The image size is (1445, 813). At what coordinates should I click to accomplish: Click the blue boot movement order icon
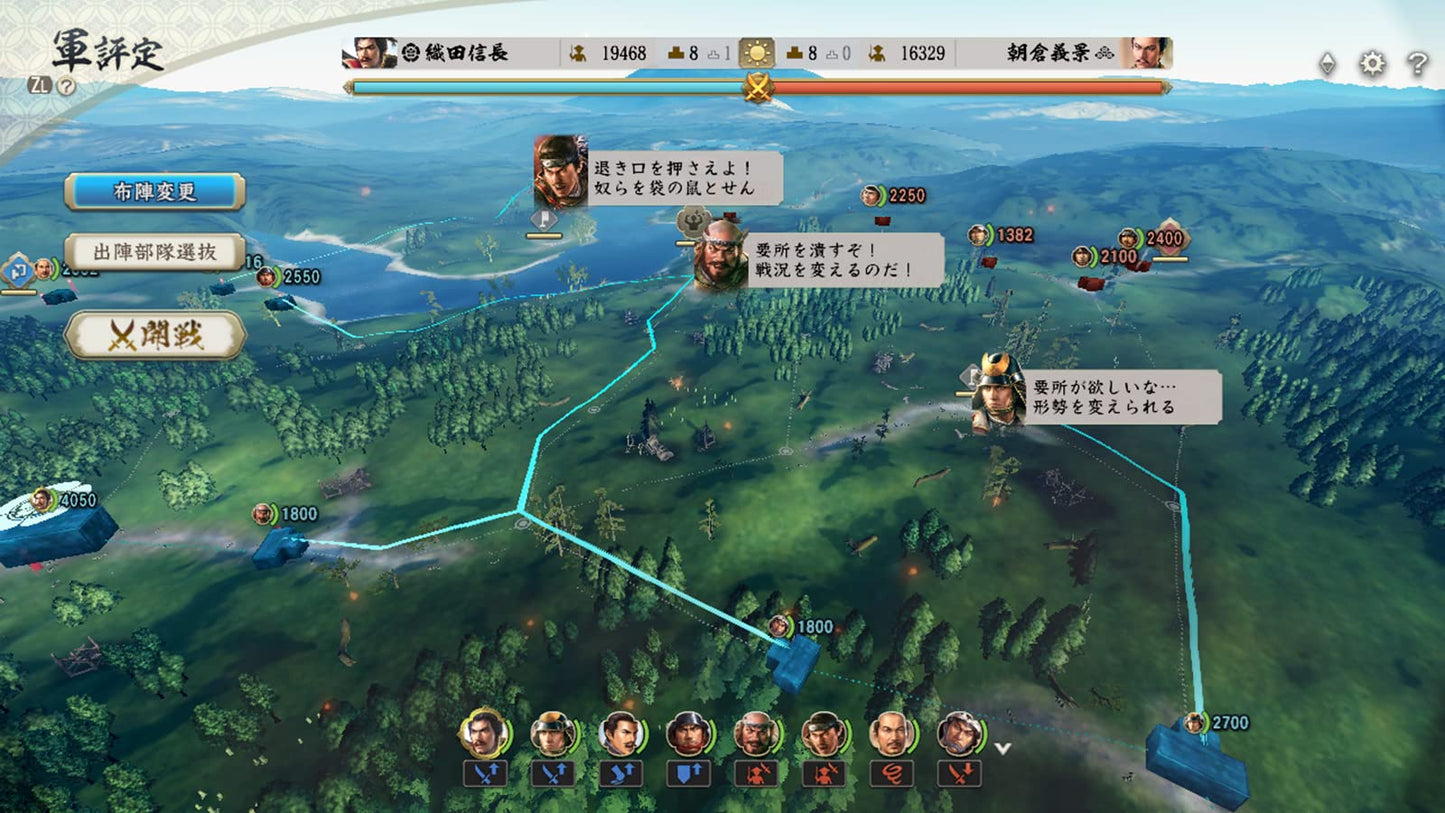click(x=619, y=772)
